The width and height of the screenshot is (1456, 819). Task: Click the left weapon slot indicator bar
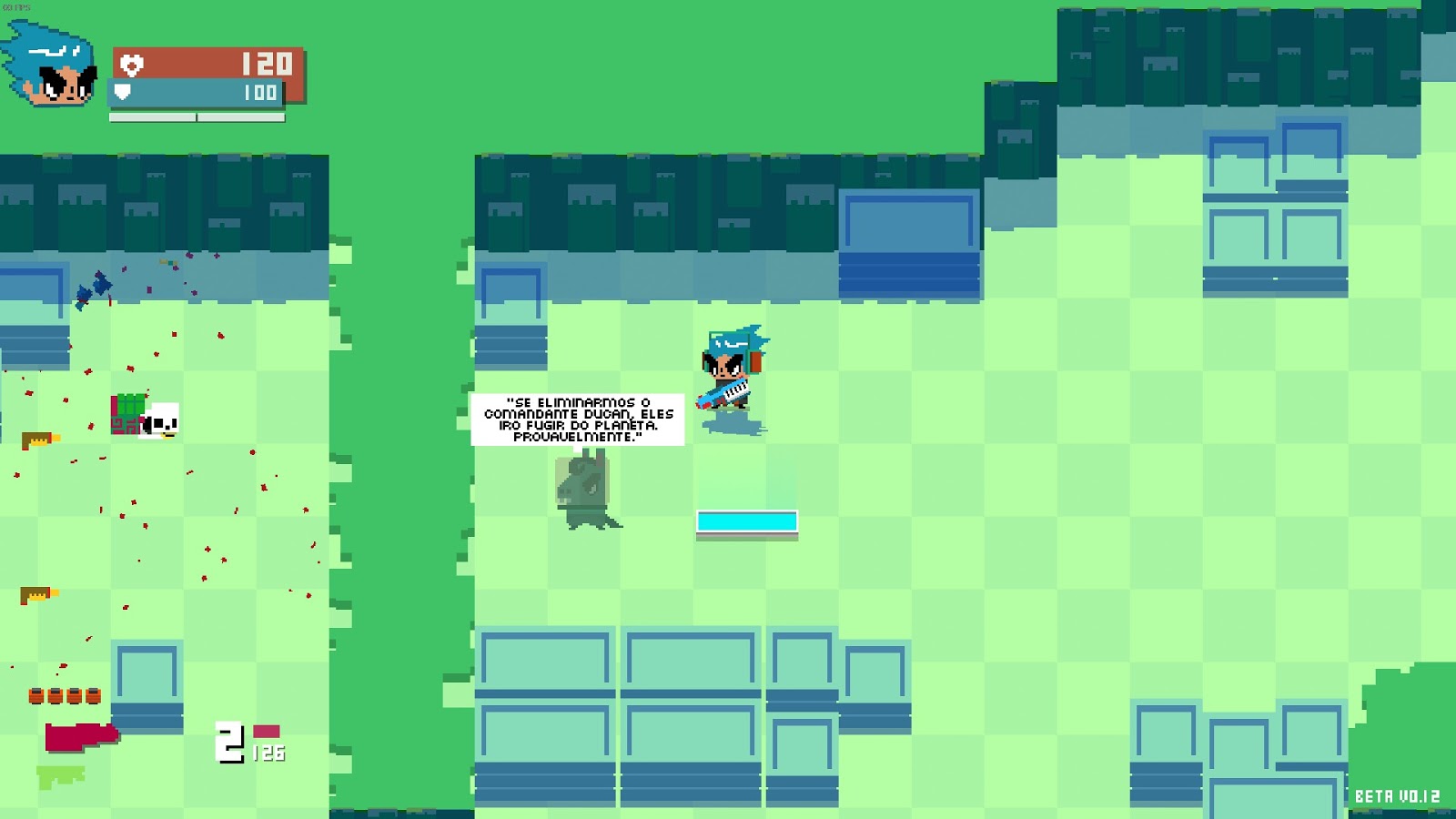(x=153, y=116)
